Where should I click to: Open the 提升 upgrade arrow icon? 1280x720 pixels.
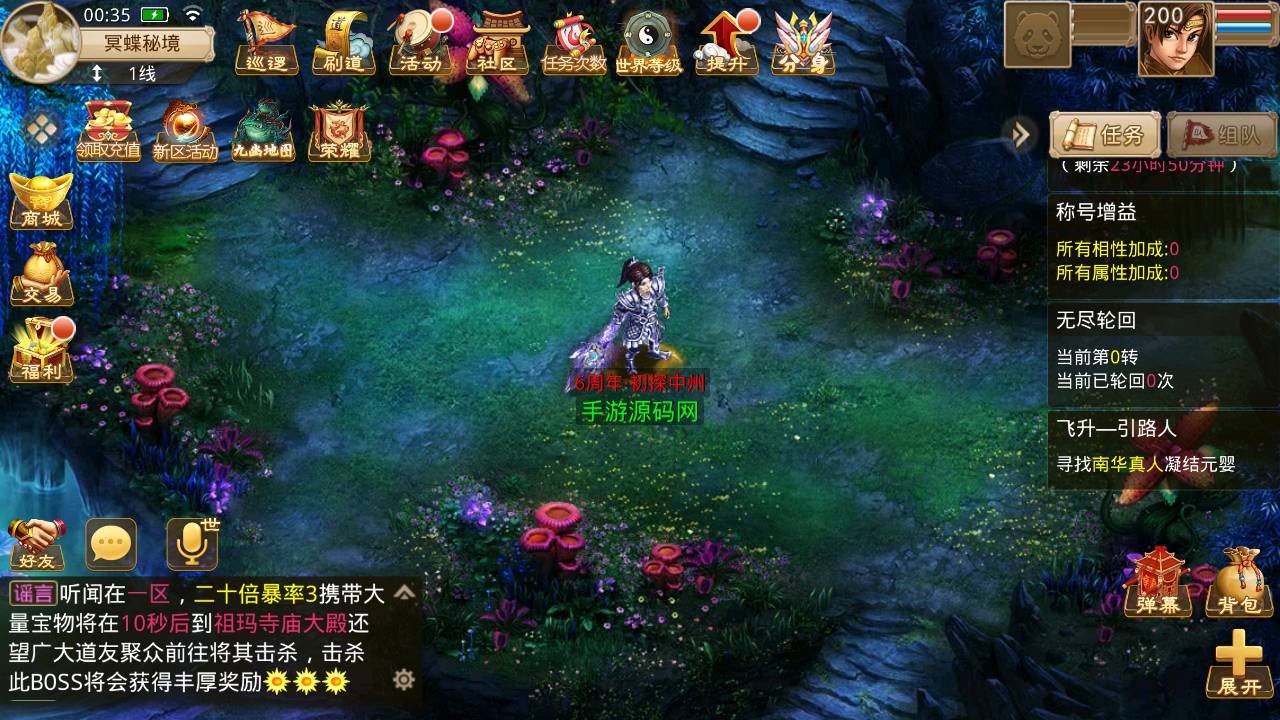click(x=727, y=43)
